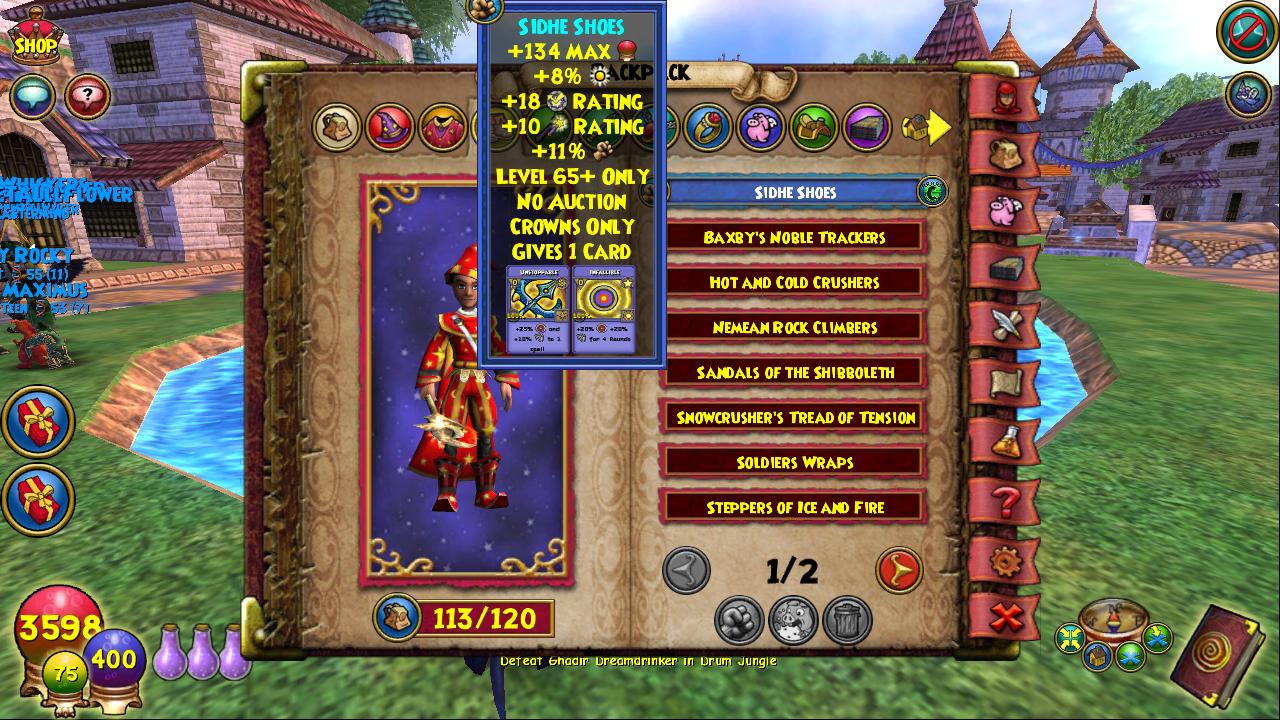1280x720 pixels.
Task: Go to the next backpack page
Action: pyautogui.click(x=898, y=571)
